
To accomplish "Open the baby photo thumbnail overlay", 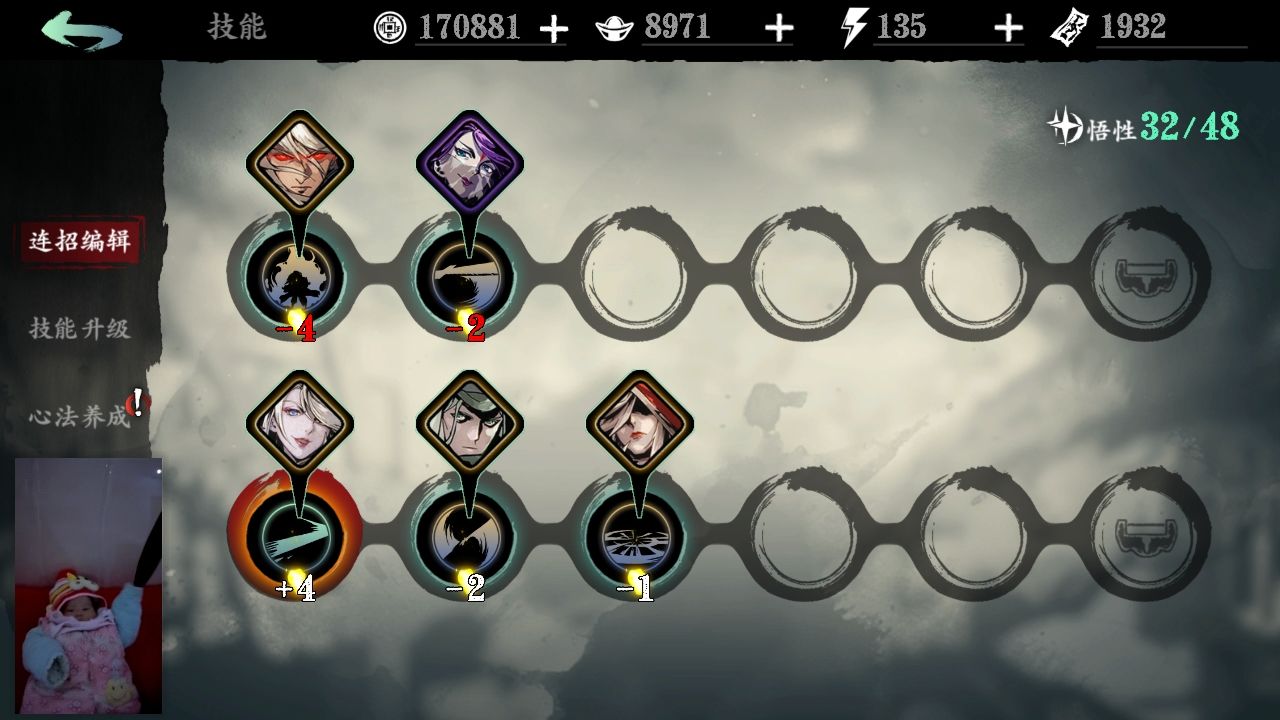I will pos(88,586).
